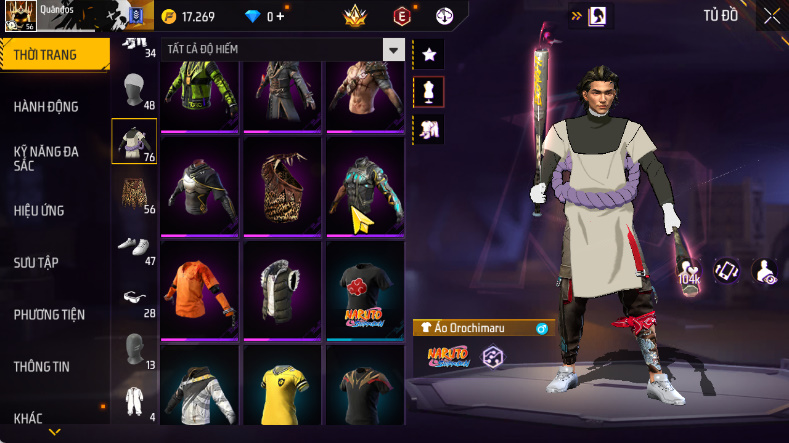789x443 pixels.
Task: Open the Thông Tin section
Action: (42, 366)
